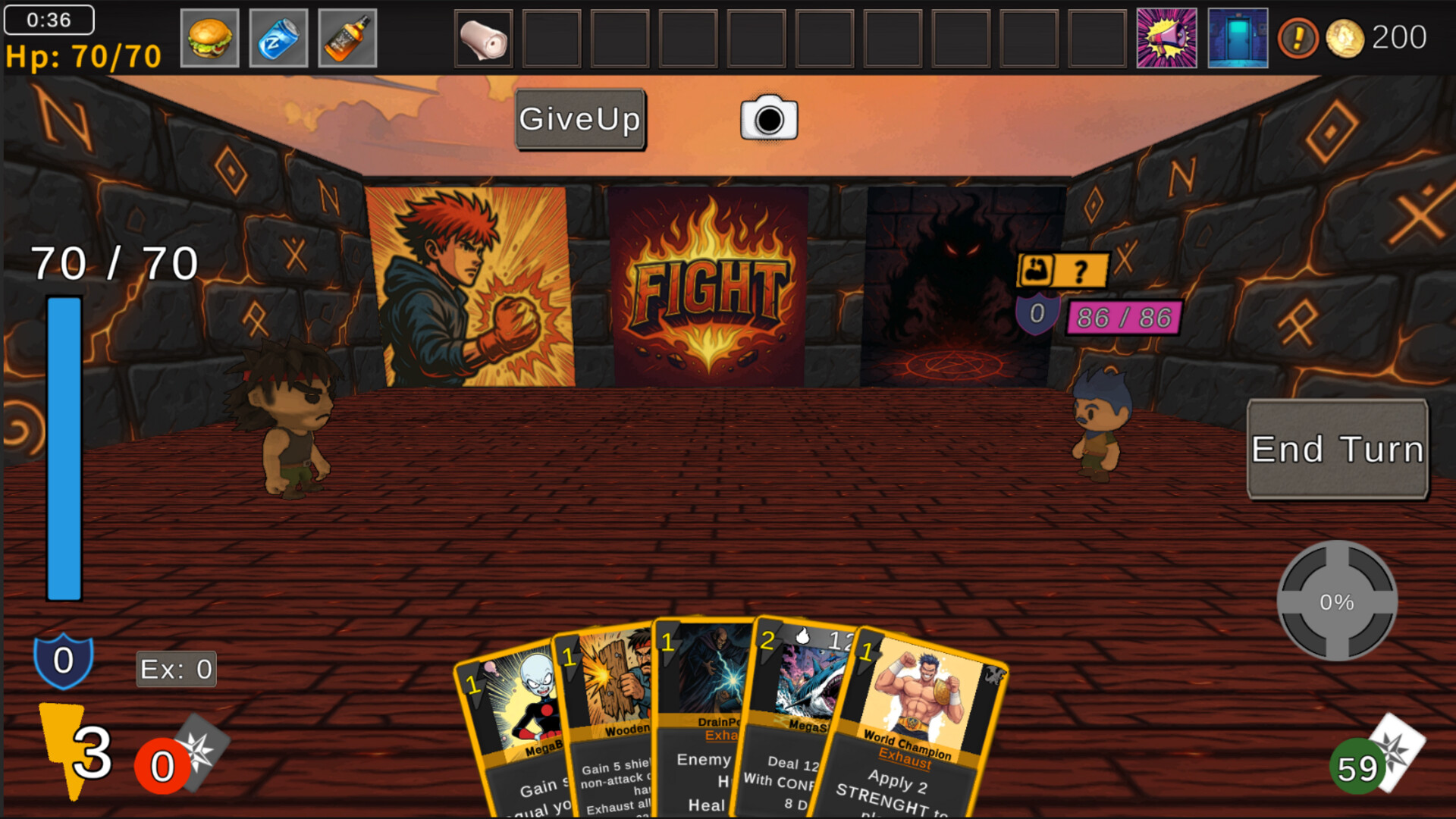Click the camera screenshot icon
Image resolution: width=1456 pixels, height=819 pixels.
(x=768, y=119)
